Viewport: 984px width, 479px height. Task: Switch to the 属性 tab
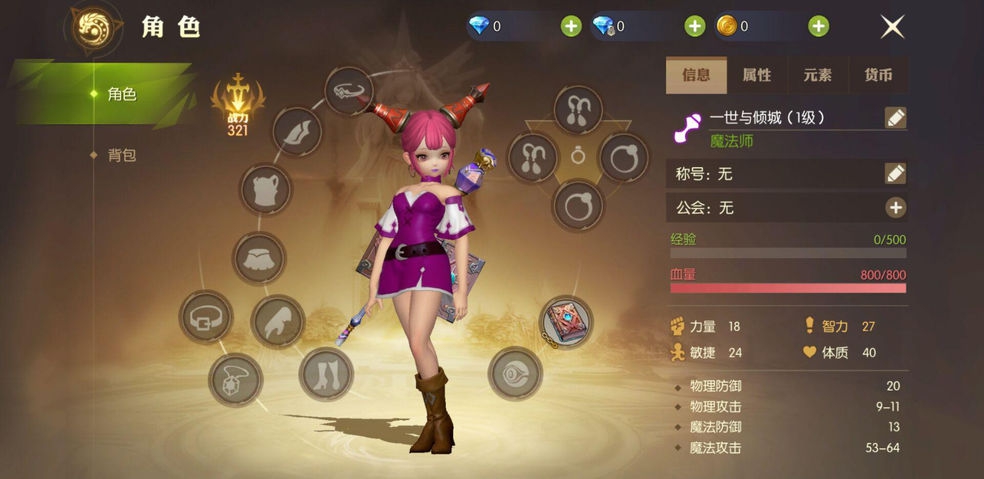pos(757,75)
